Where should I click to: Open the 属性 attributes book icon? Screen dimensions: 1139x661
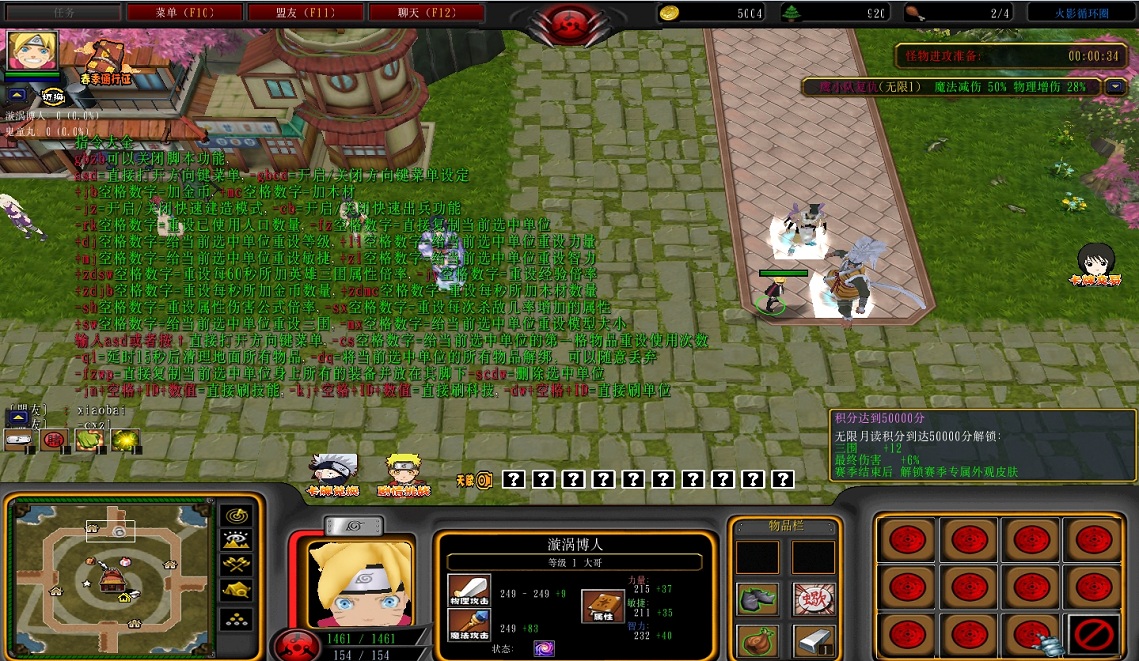tap(603, 606)
